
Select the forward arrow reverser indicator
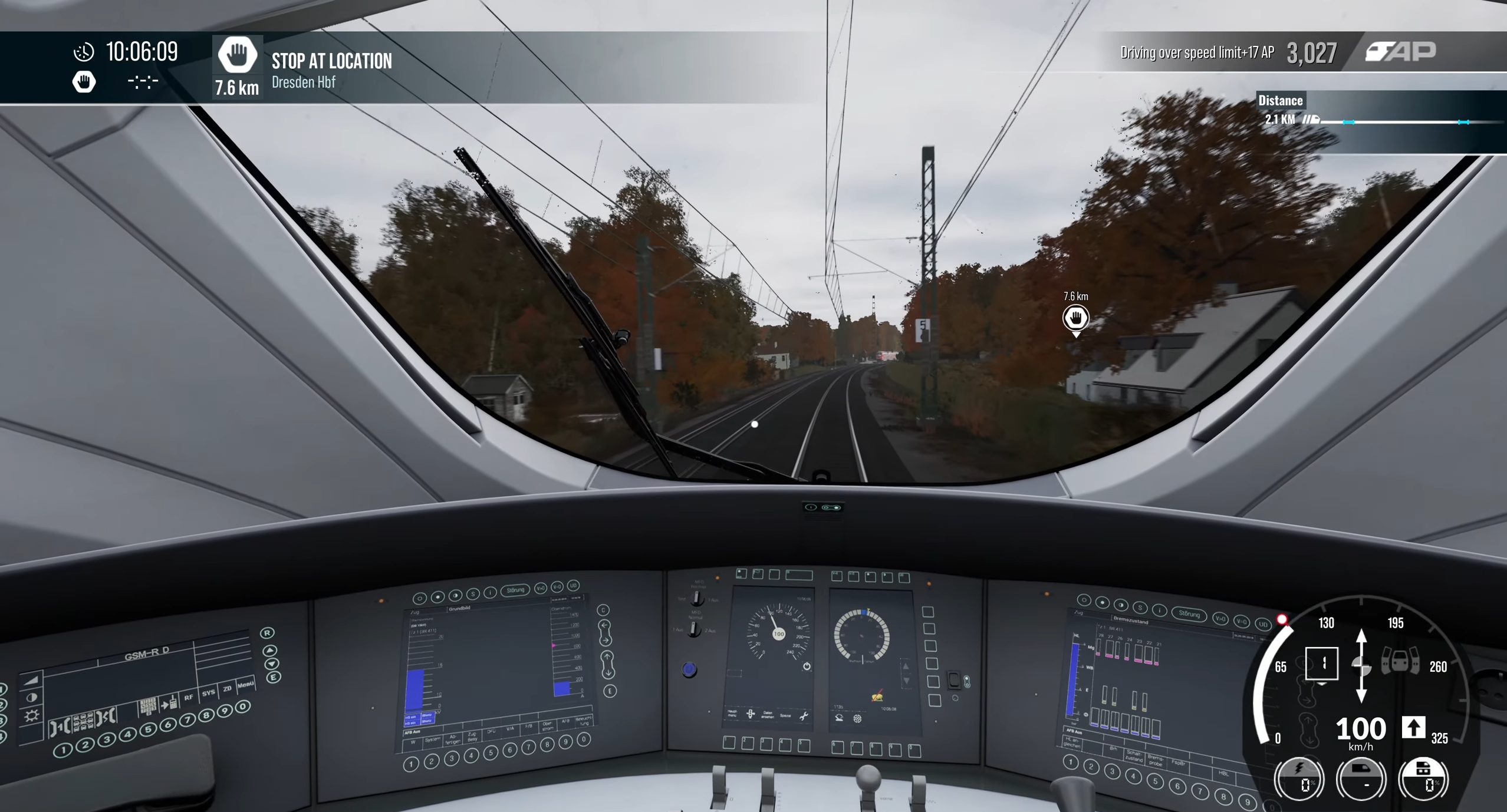point(1413,728)
